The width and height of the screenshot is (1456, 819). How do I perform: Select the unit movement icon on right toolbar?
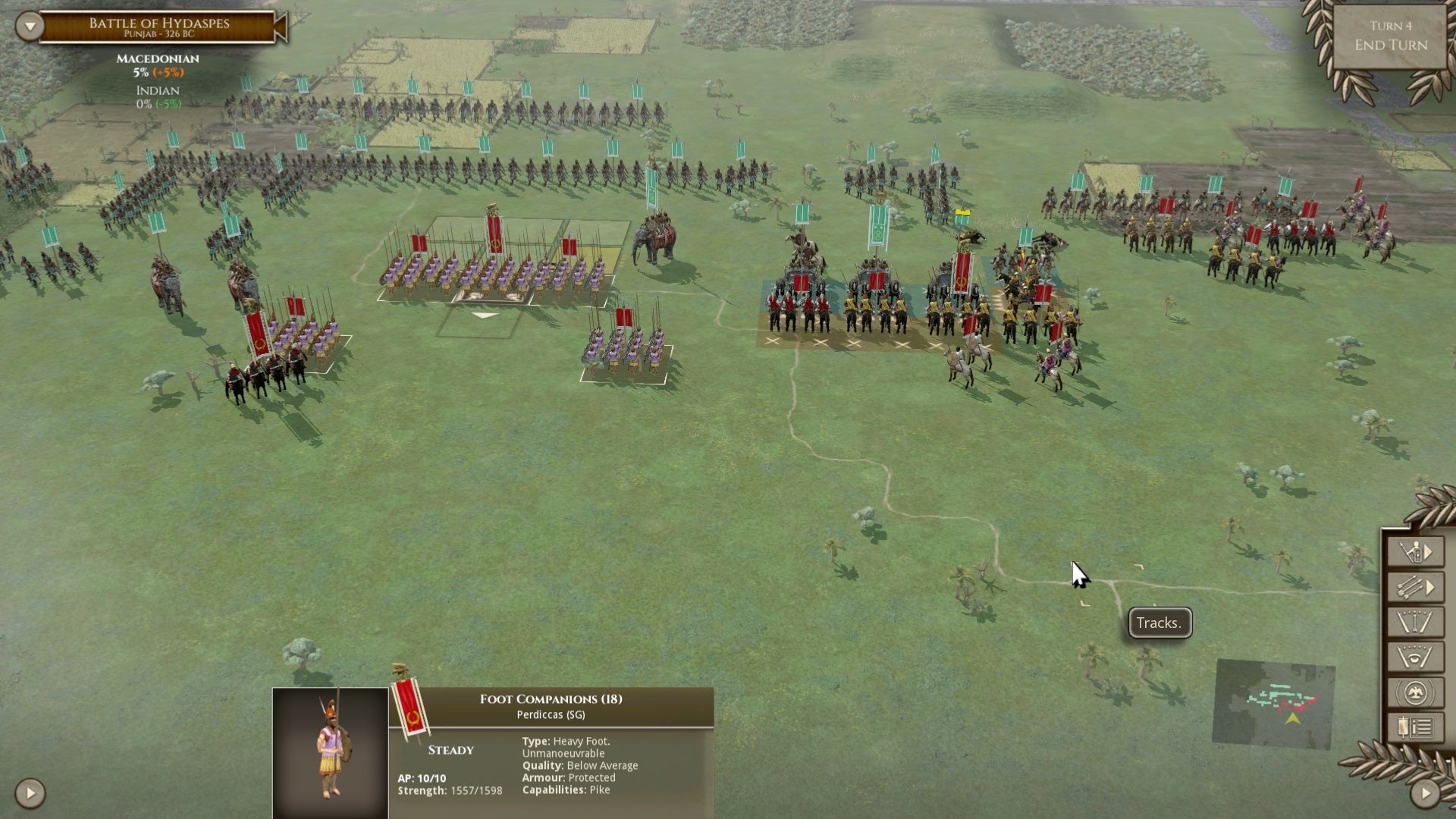coord(1415,551)
